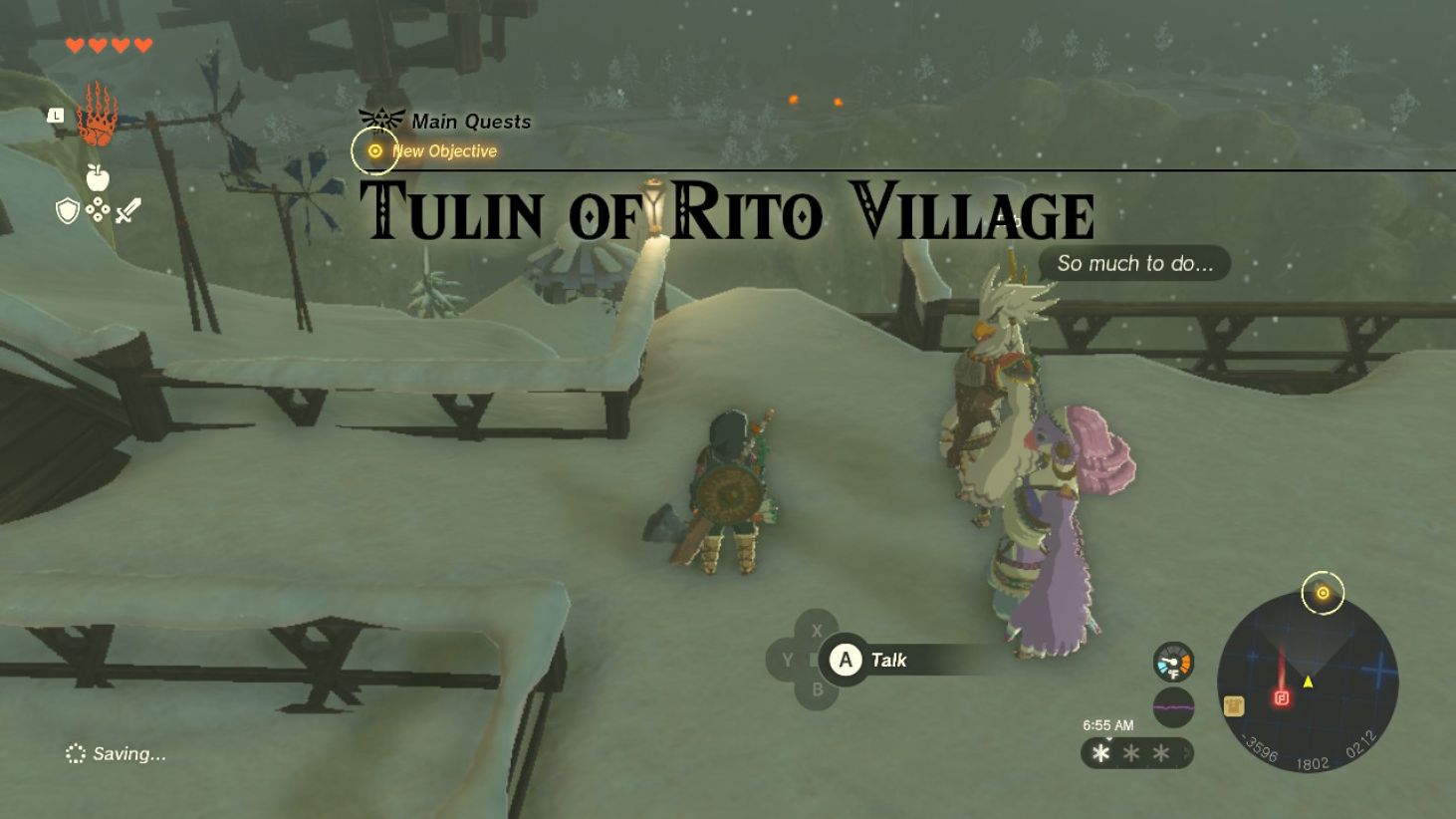Toggle the circled objective marker on minimap
The width and height of the screenshot is (1456, 819).
1322,592
